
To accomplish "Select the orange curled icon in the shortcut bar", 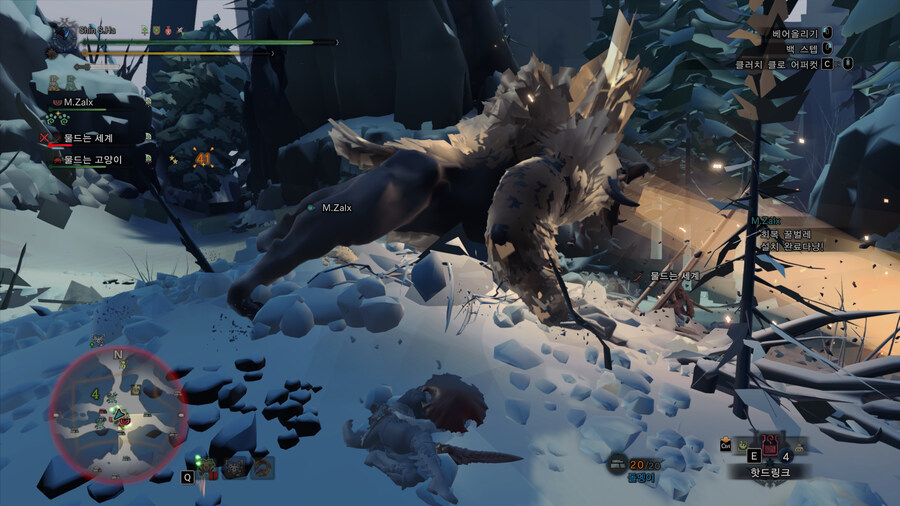I will [x=262, y=467].
